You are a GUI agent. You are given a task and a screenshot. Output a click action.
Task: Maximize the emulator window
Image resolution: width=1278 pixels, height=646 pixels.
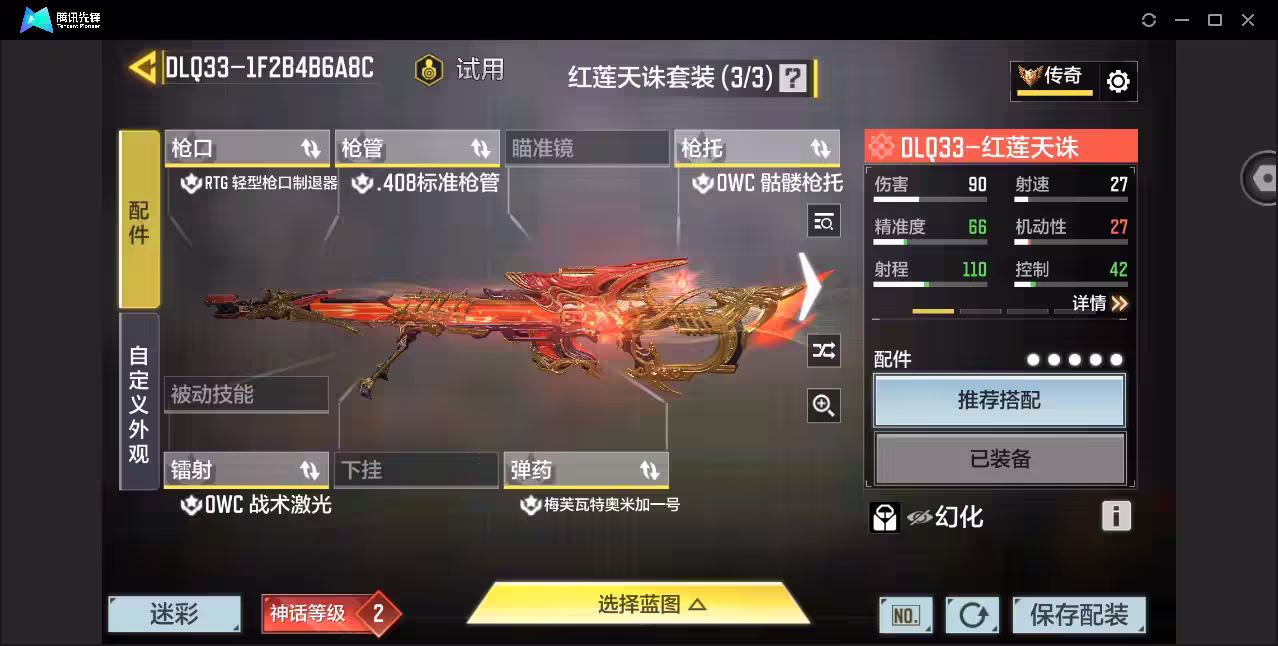click(1215, 20)
